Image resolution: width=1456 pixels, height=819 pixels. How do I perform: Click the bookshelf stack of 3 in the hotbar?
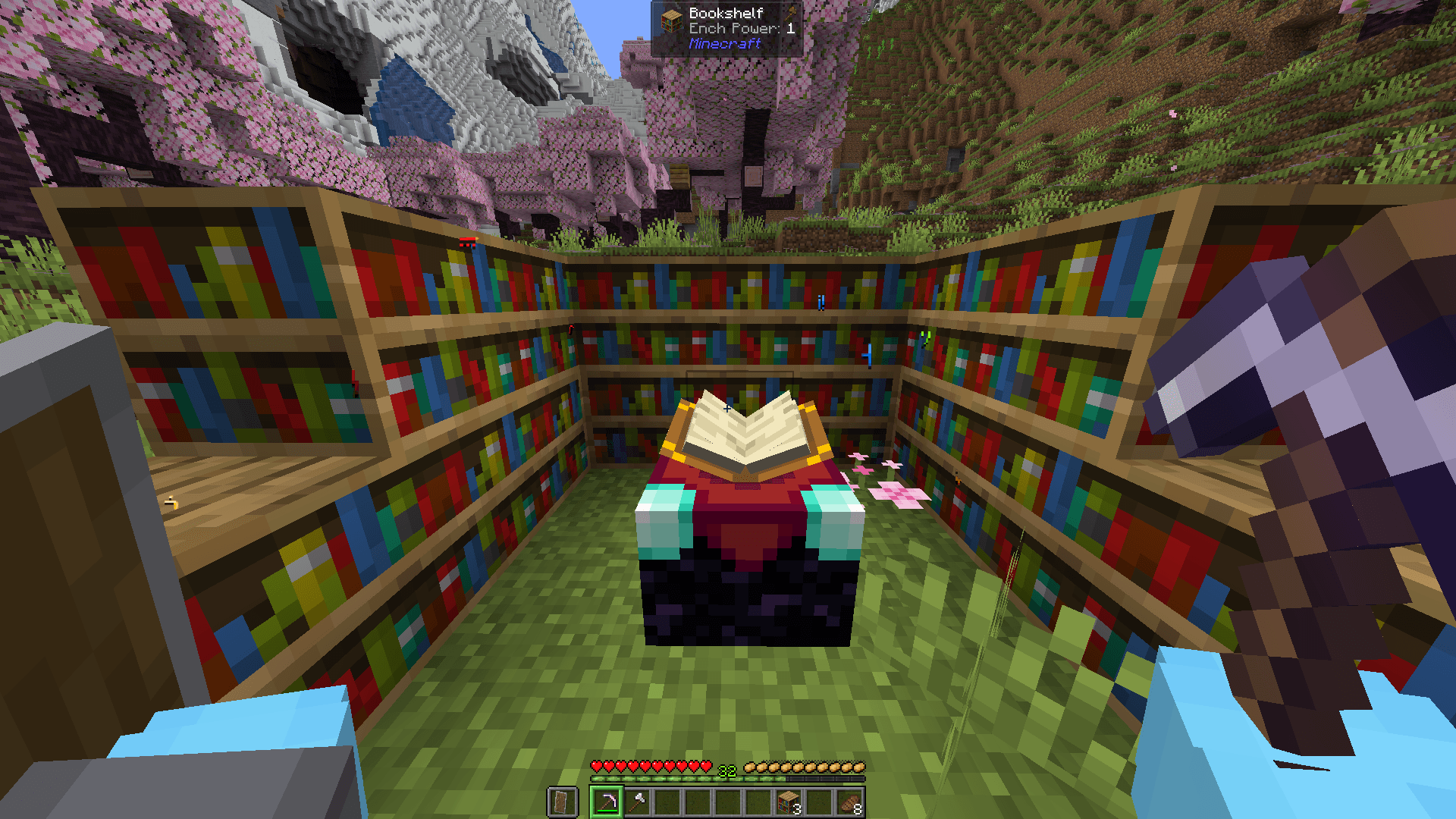787,802
